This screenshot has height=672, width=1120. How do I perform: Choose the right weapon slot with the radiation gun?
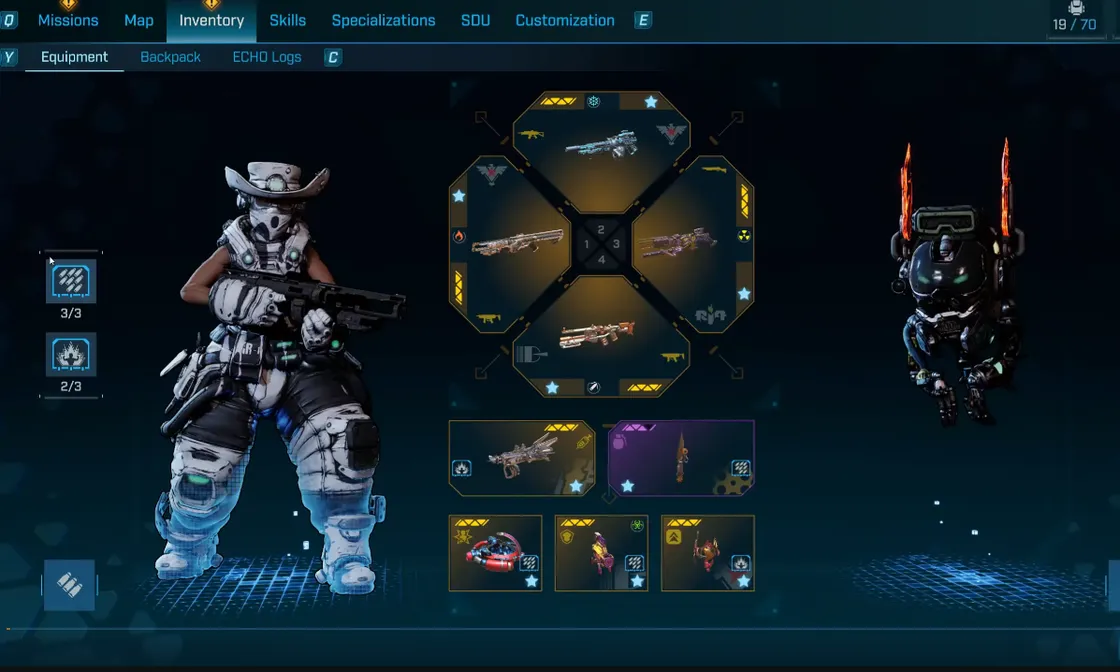[695, 244]
